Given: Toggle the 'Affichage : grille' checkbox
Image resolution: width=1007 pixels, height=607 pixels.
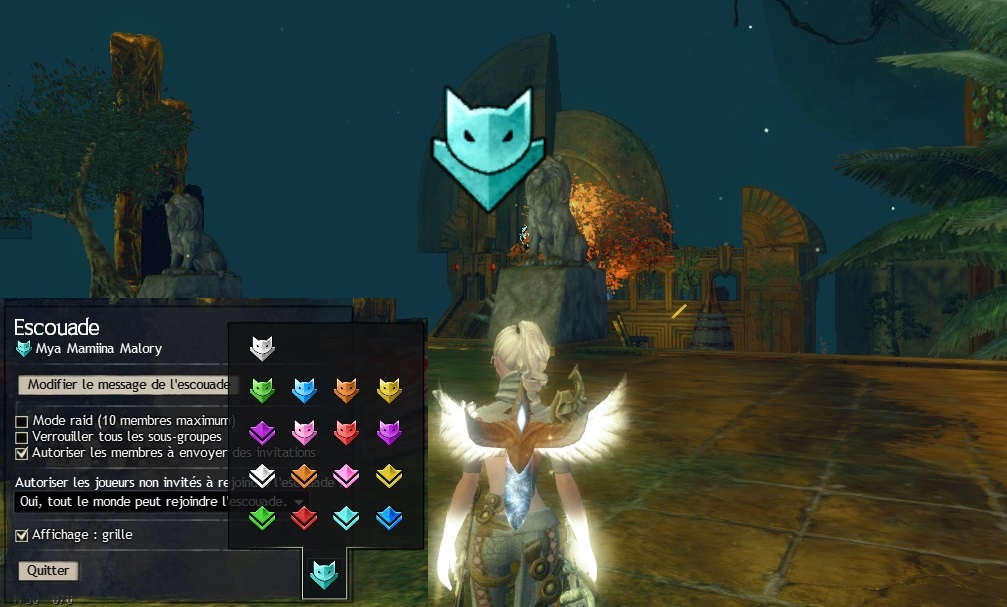Looking at the screenshot, I should point(22,535).
